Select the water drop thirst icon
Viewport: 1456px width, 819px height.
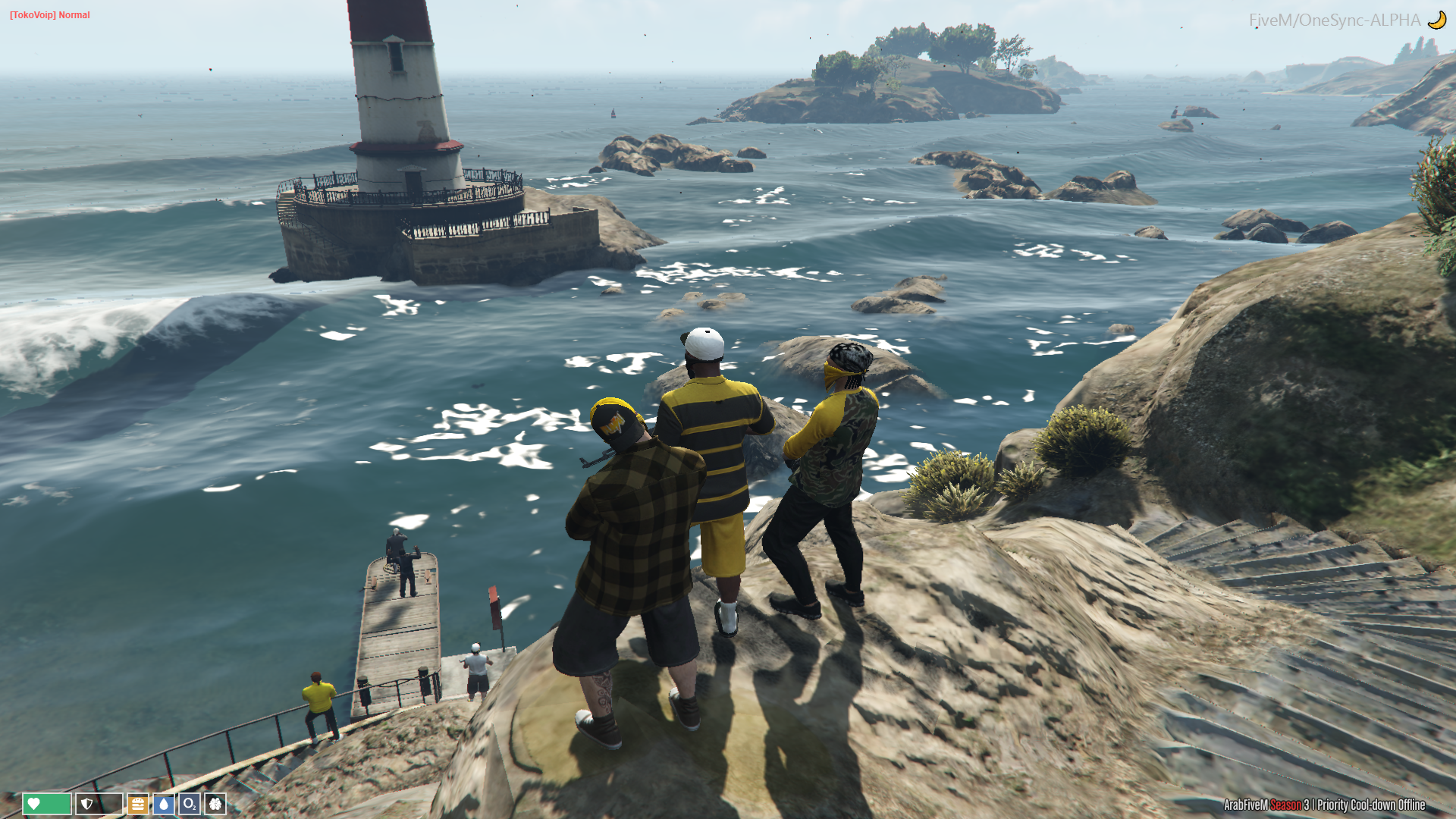(x=164, y=804)
